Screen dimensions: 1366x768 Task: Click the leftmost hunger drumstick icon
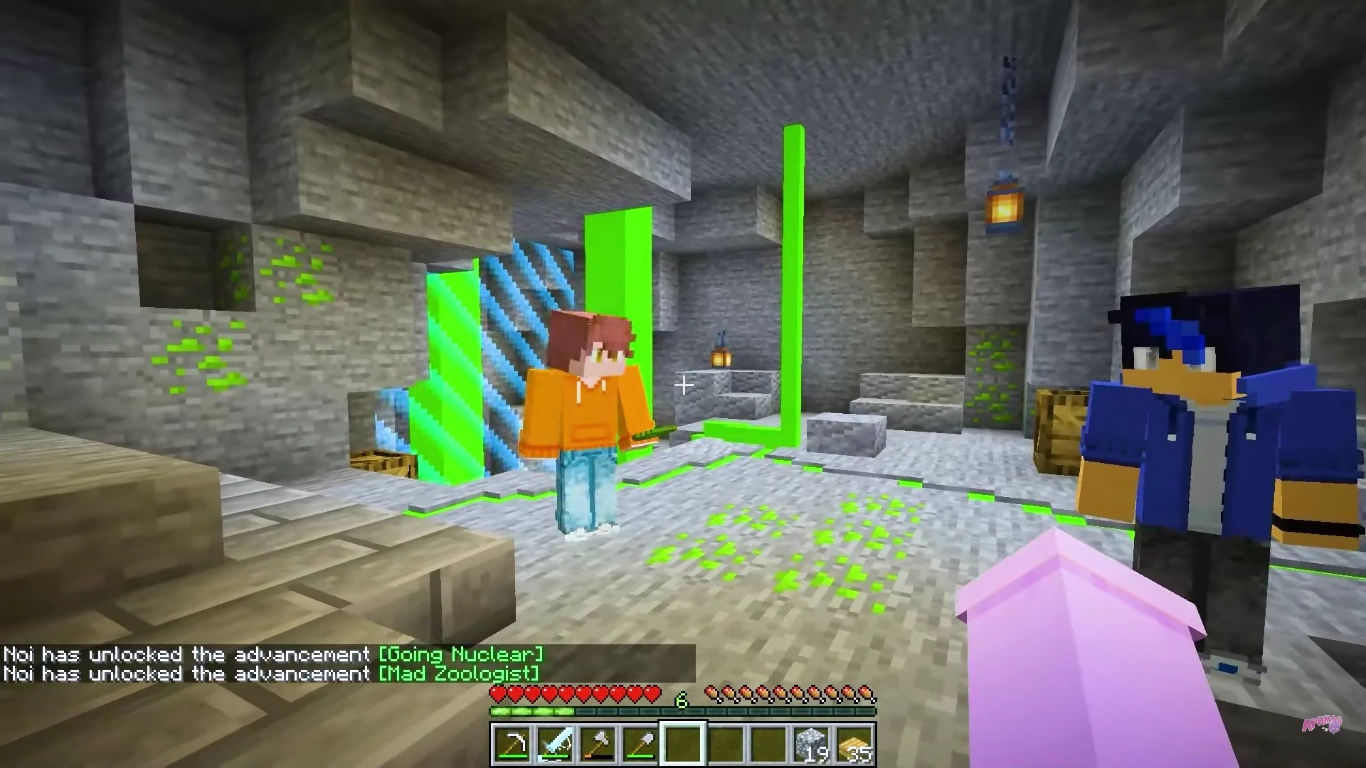[x=714, y=693]
